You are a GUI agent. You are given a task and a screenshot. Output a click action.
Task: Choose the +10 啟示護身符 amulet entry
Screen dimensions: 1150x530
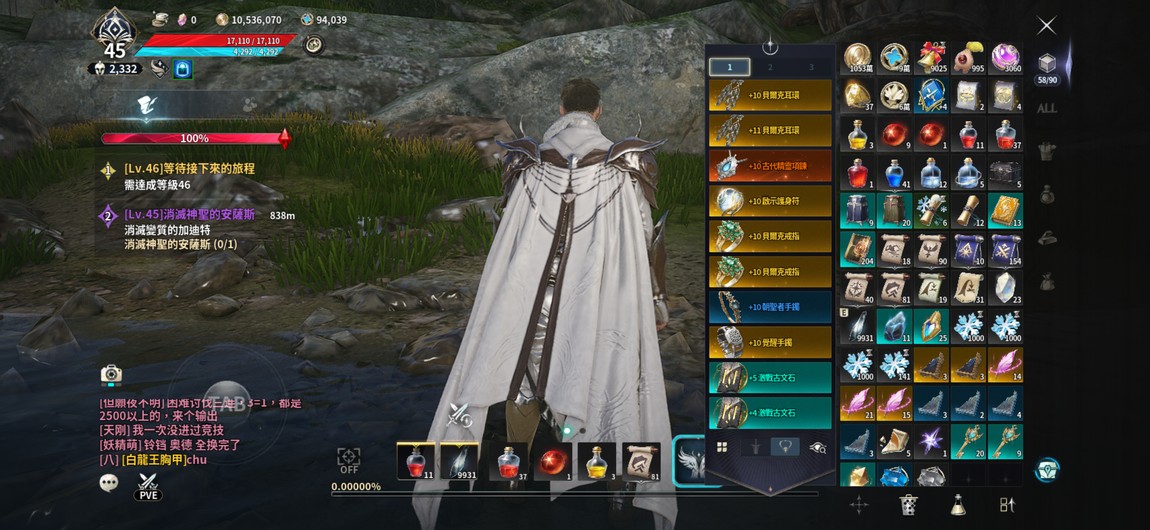coord(771,201)
